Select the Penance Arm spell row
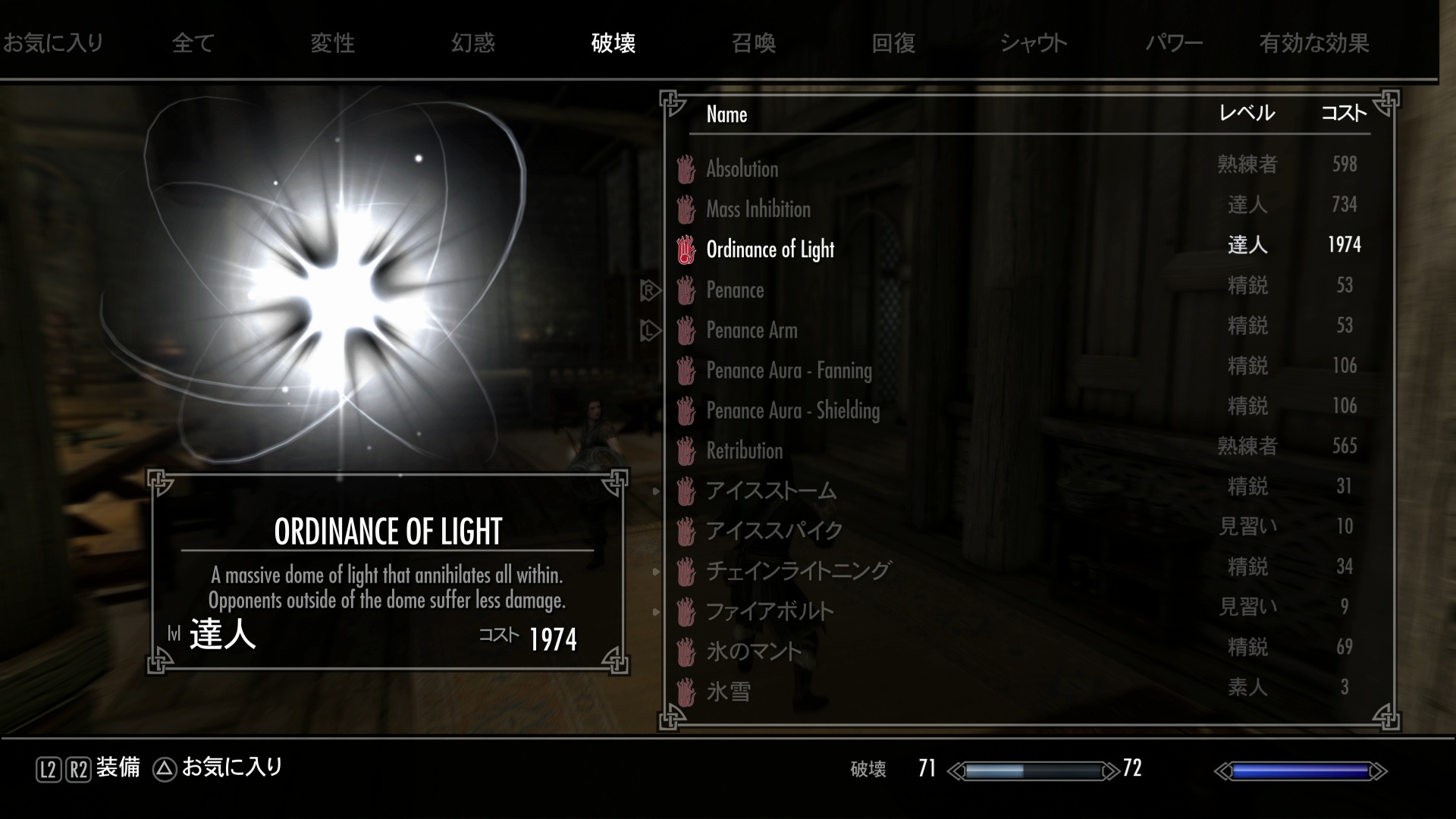 (x=752, y=331)
